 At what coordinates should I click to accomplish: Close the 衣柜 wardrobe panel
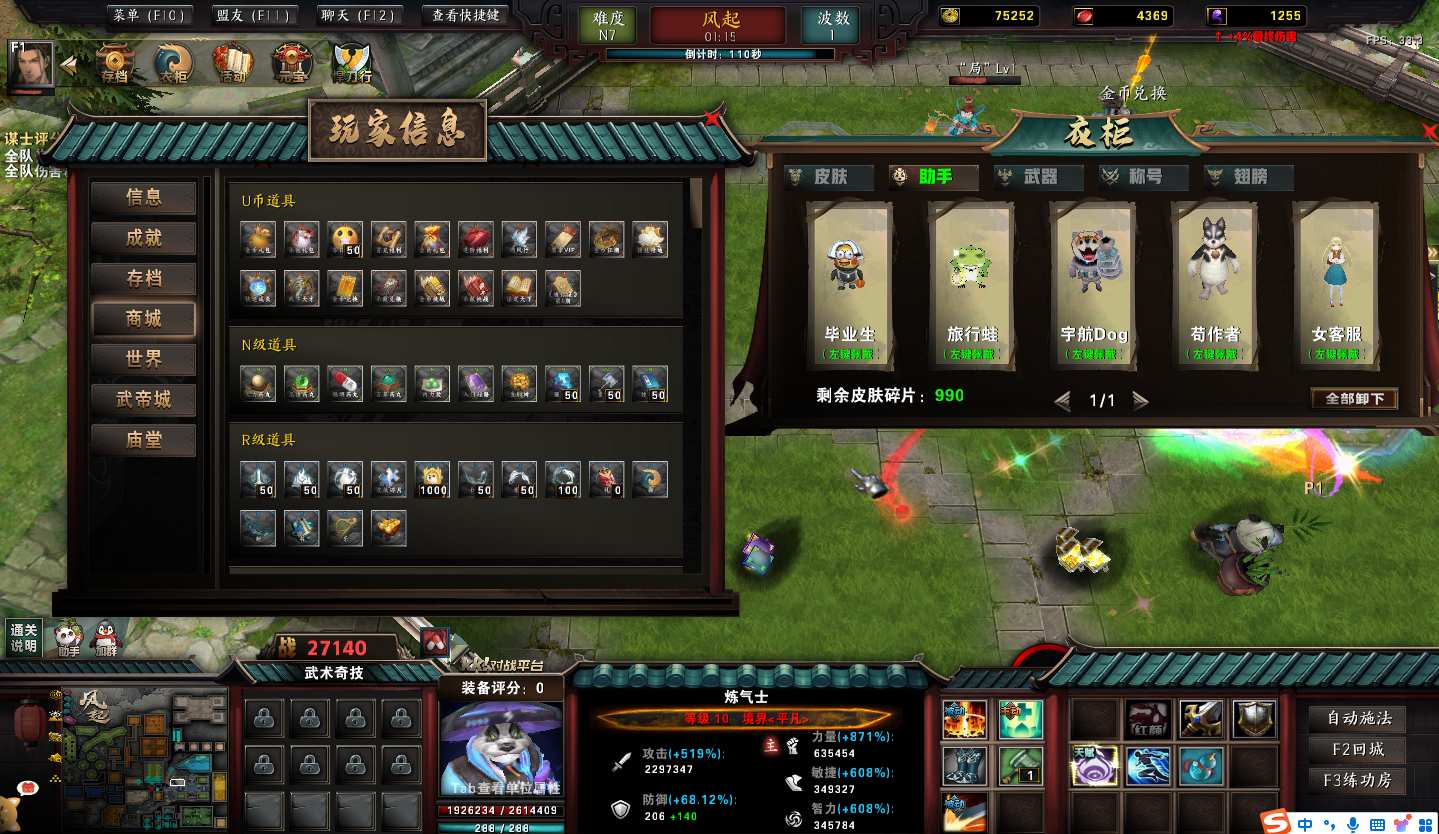1429,132
